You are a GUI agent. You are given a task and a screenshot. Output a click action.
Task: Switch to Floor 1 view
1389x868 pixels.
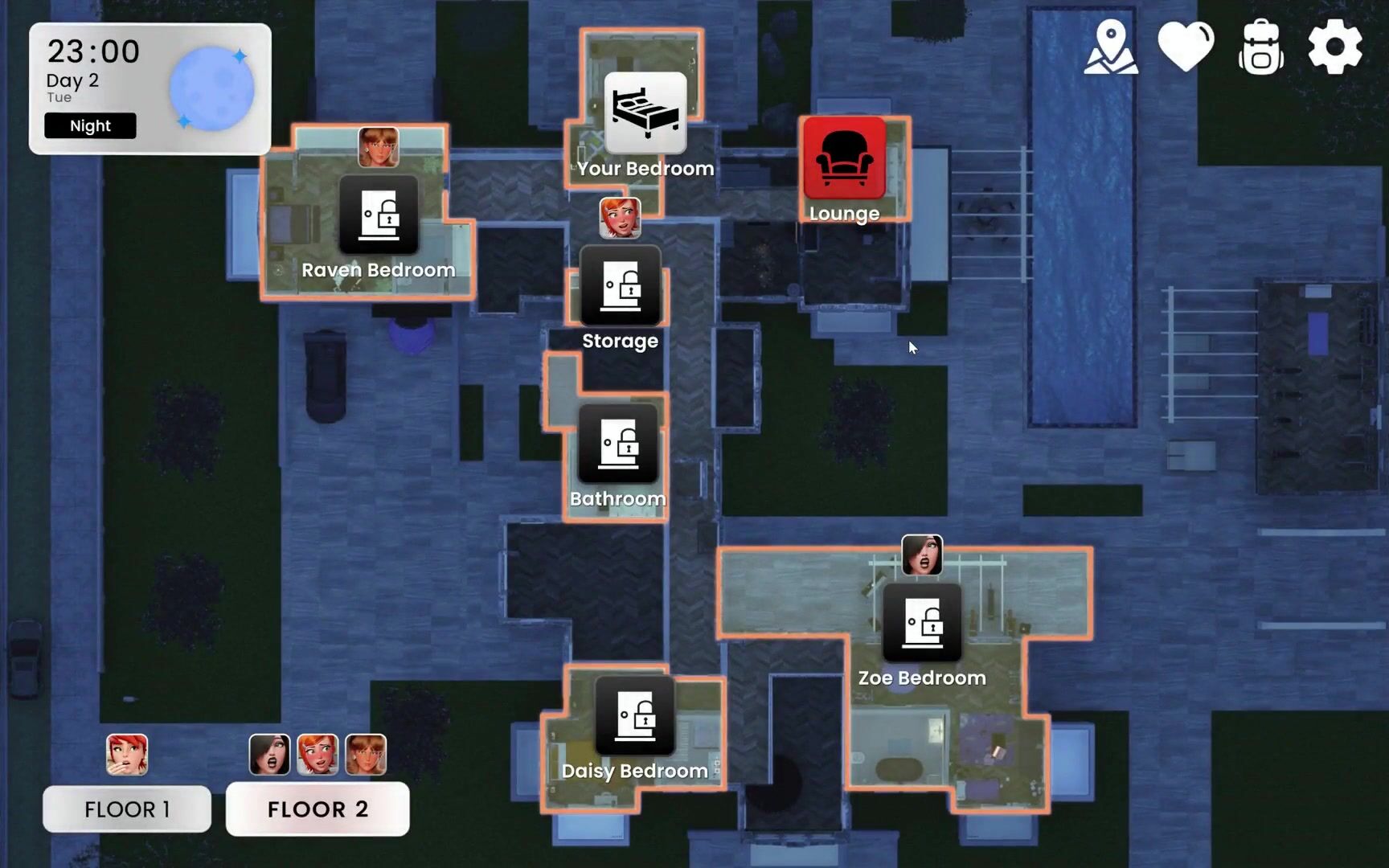[127, 809]
